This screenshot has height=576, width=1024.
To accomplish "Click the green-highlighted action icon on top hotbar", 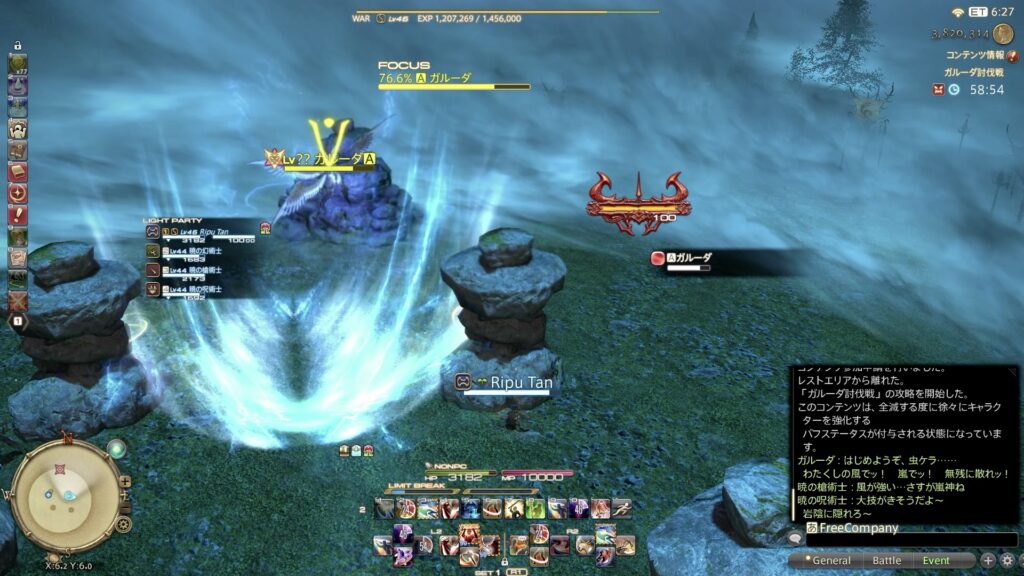I will pyautogui.click(x=536, y=509).
